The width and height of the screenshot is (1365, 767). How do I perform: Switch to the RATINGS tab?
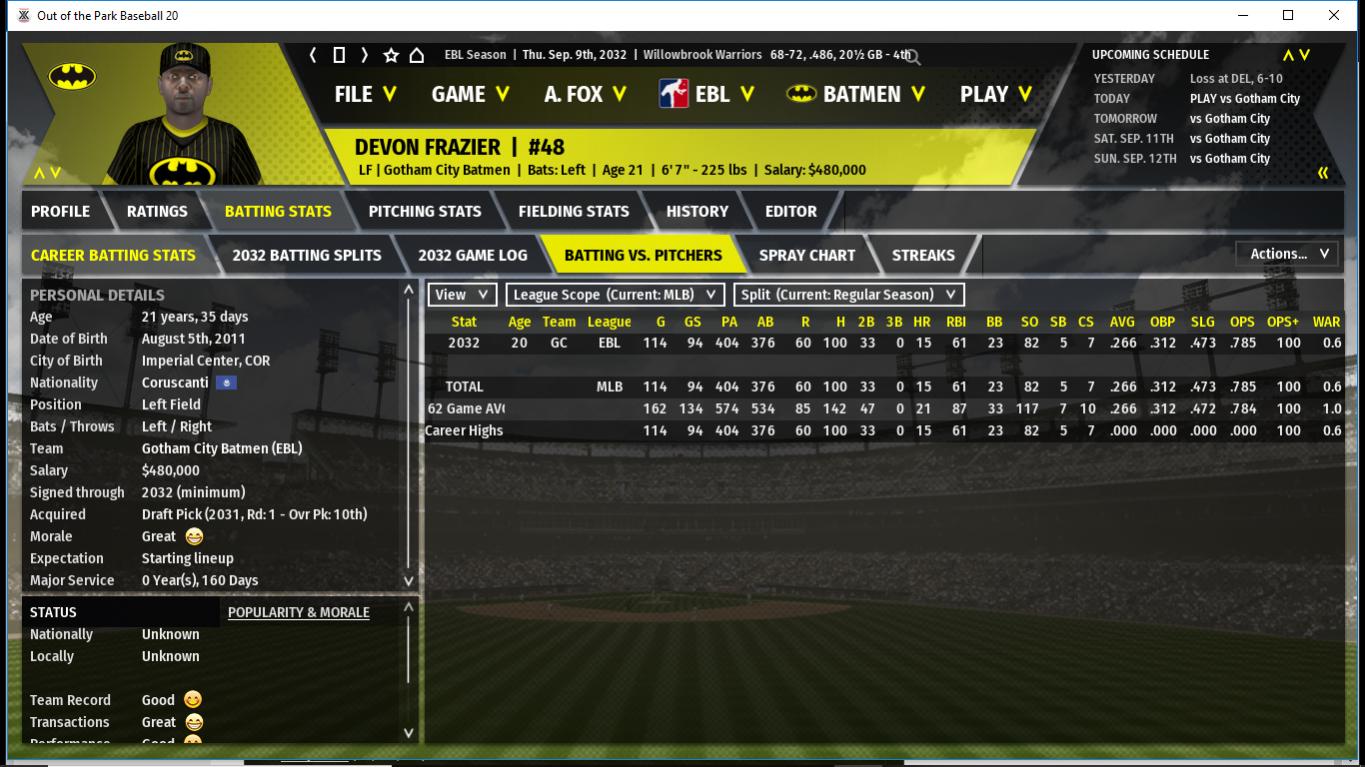pos(157,211)
